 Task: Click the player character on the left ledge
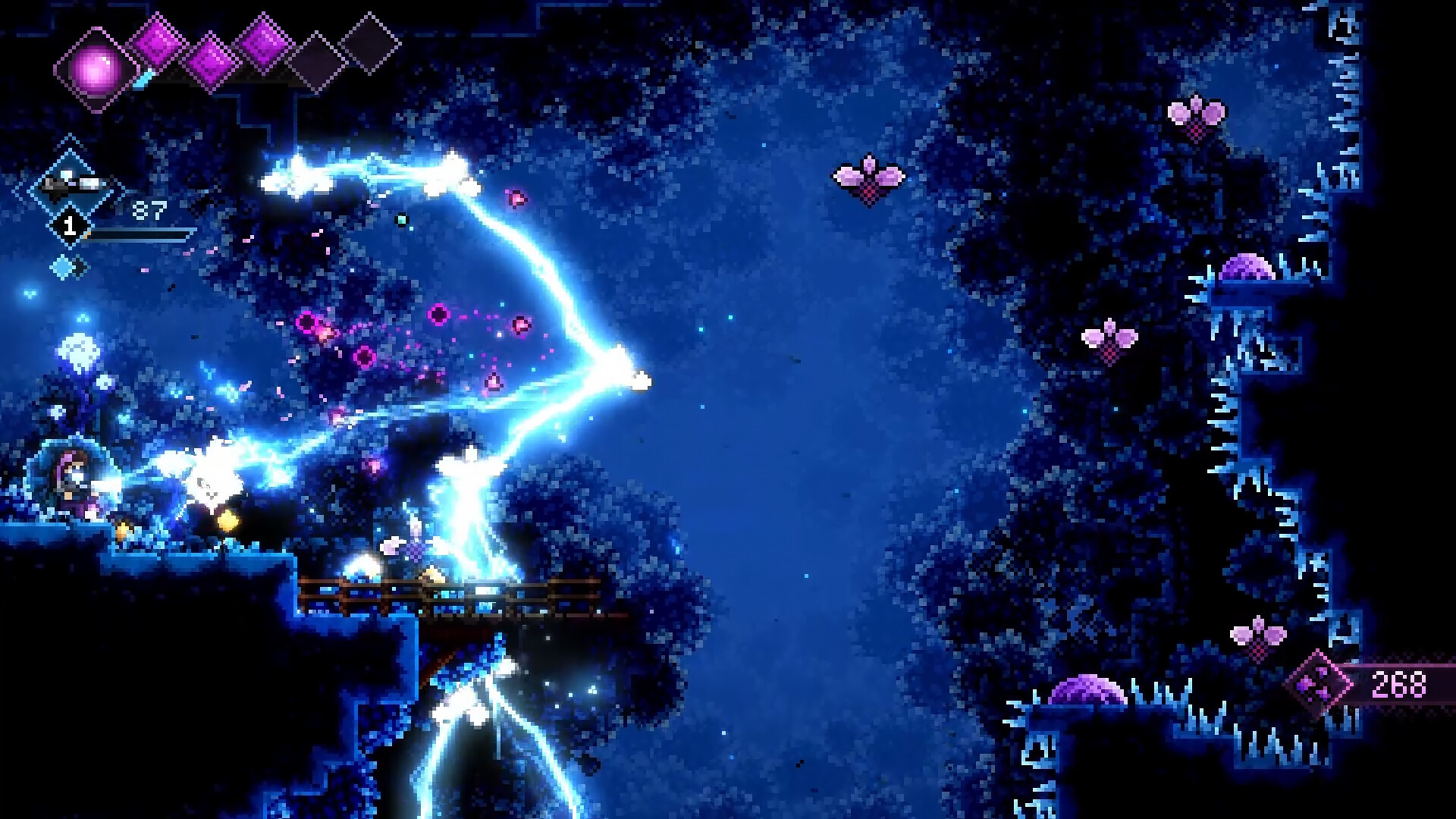coord(72,479)
